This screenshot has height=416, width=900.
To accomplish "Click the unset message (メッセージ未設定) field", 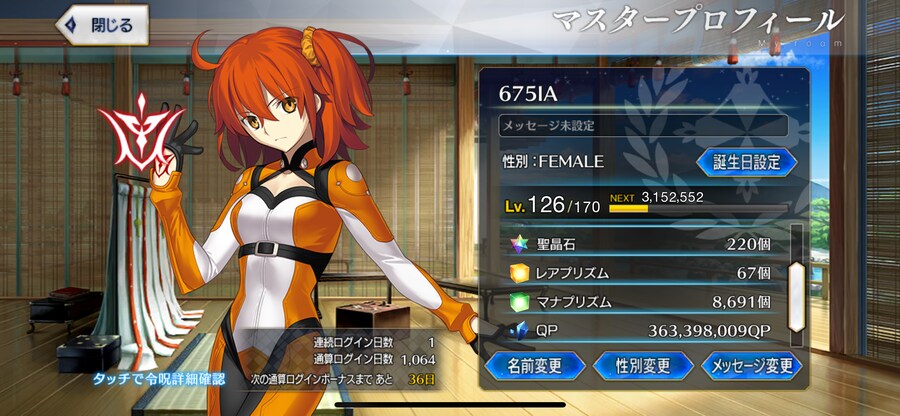I will (643, 126).
